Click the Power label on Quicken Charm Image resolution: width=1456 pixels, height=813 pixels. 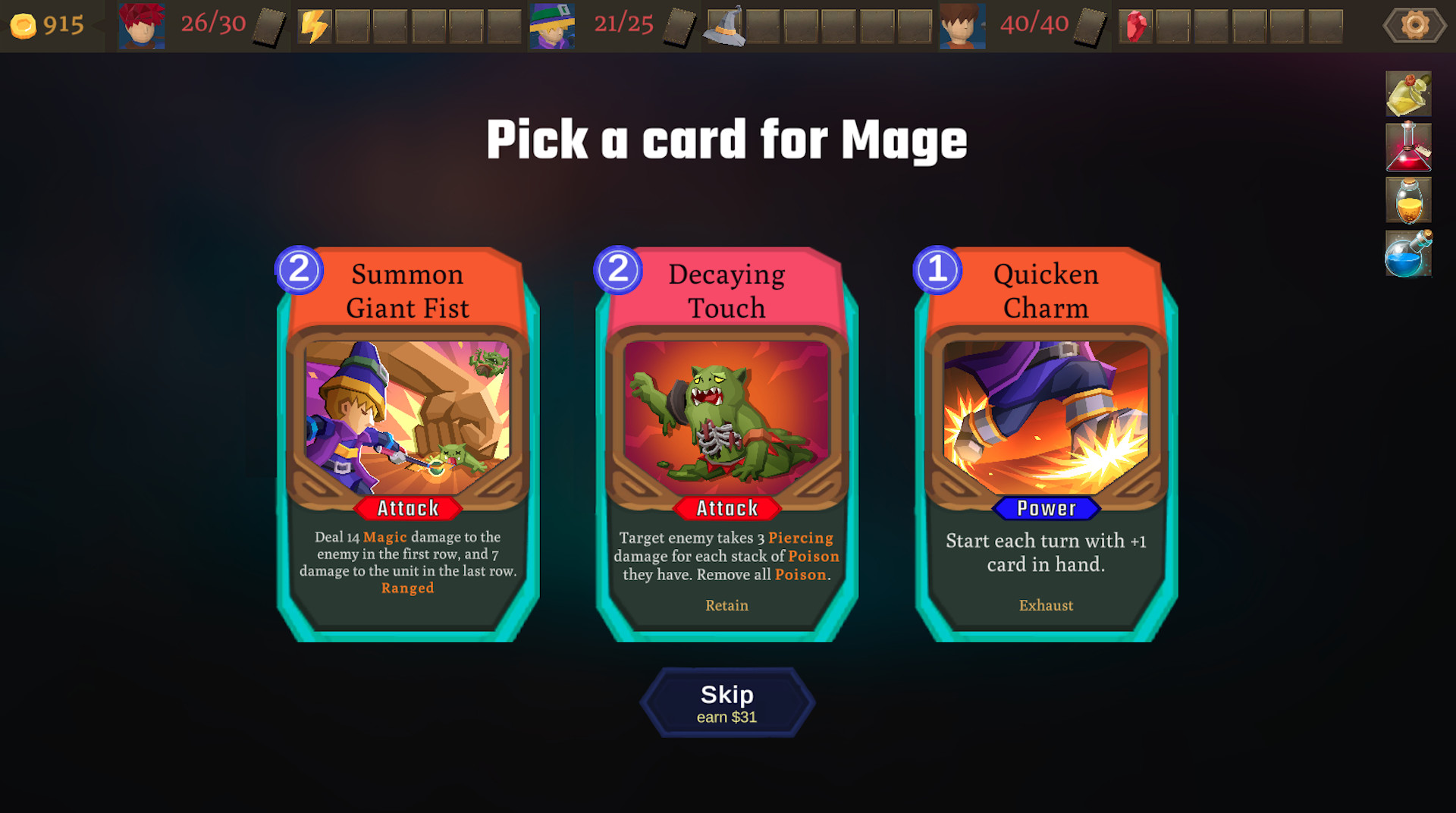tap(1046, 509)
